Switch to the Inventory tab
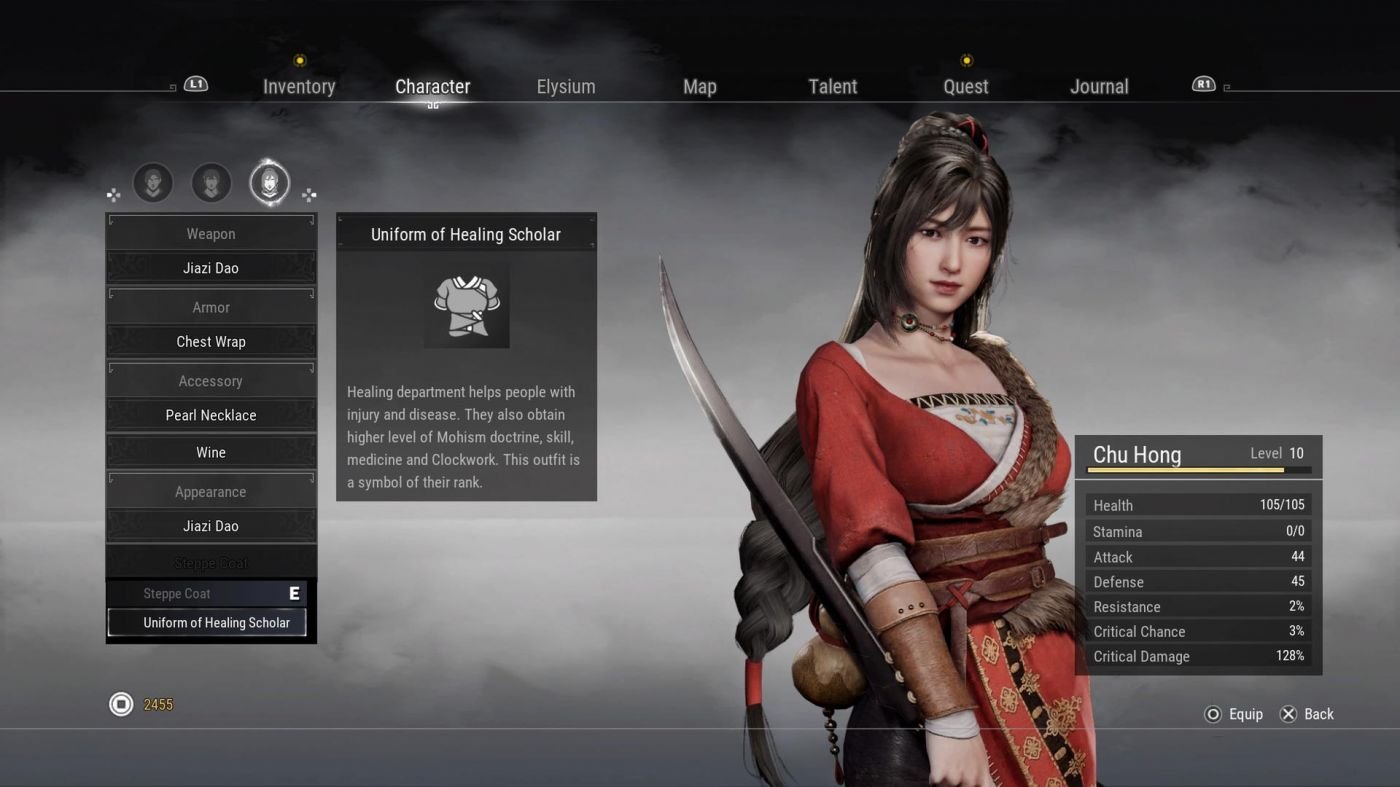 coord(299,86)
